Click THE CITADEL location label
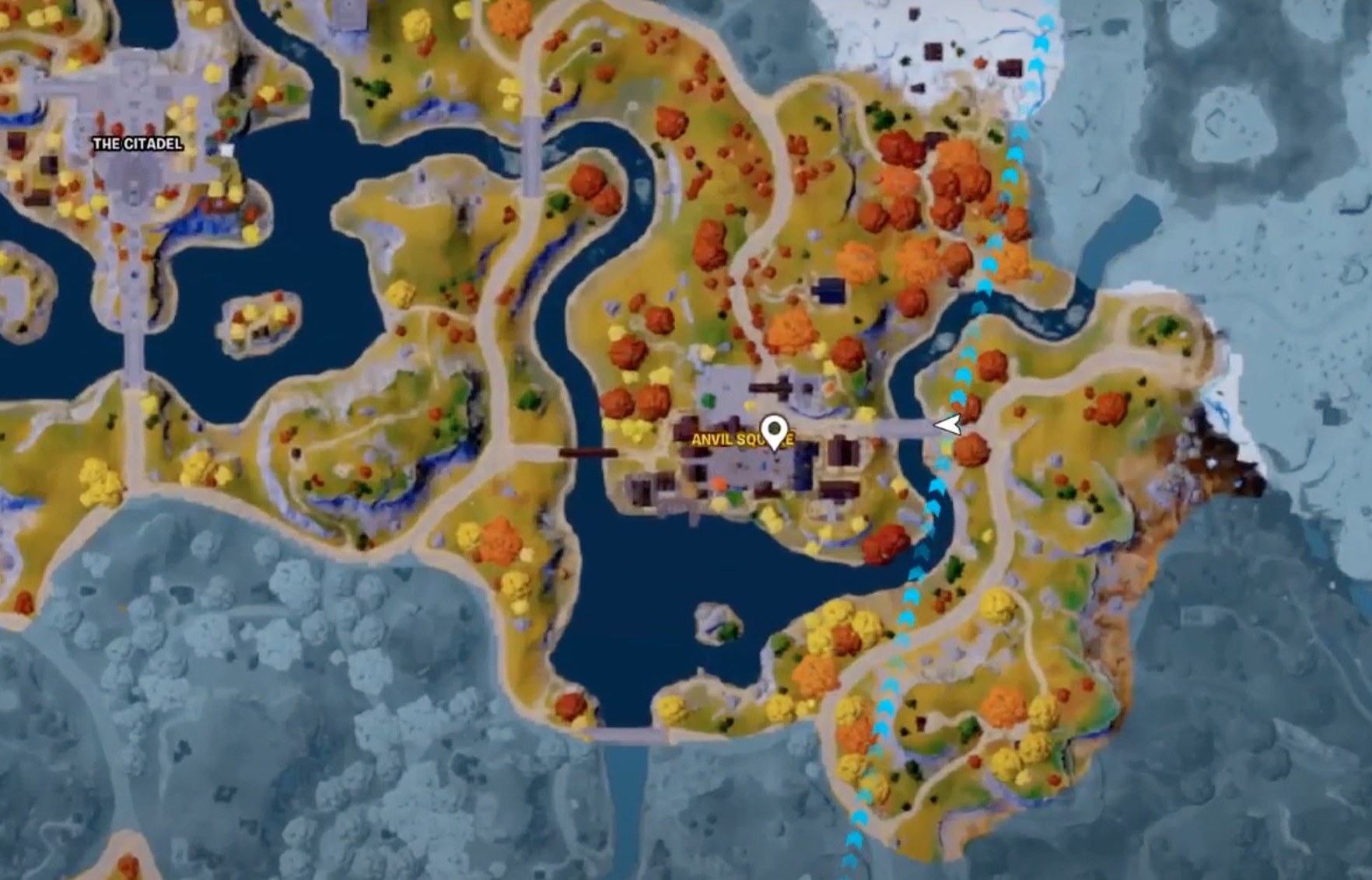The width and height of the screenshot is (1372, 880). pyautogui.click(x=137, y=143)
